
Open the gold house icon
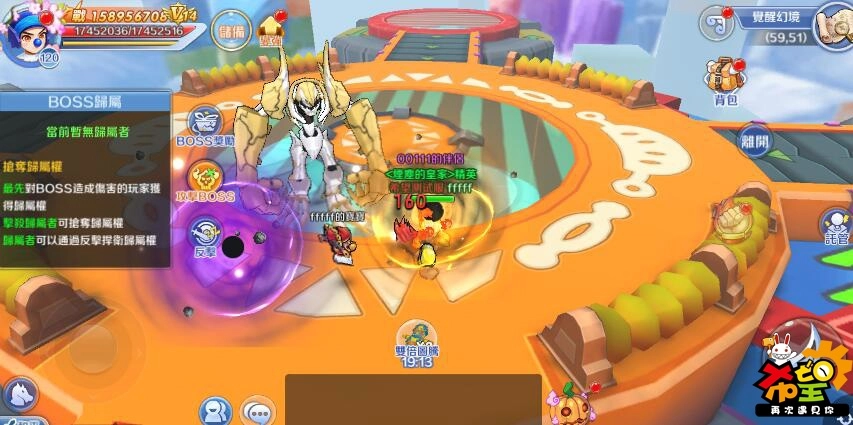click(271, 32)
